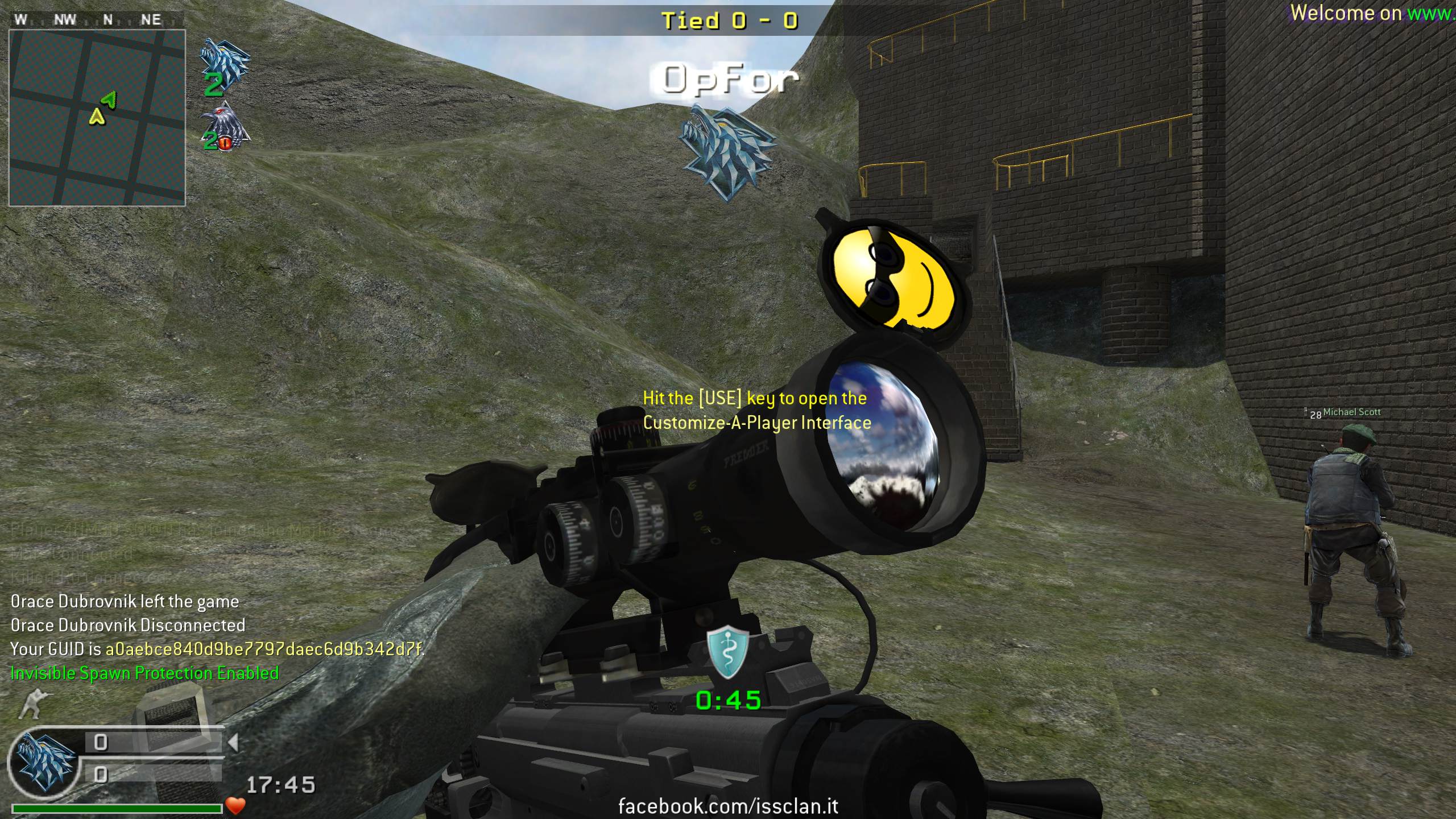1456x819 pixels.
Task: Click the spawn protection shield icon
Action: point(727,653)
